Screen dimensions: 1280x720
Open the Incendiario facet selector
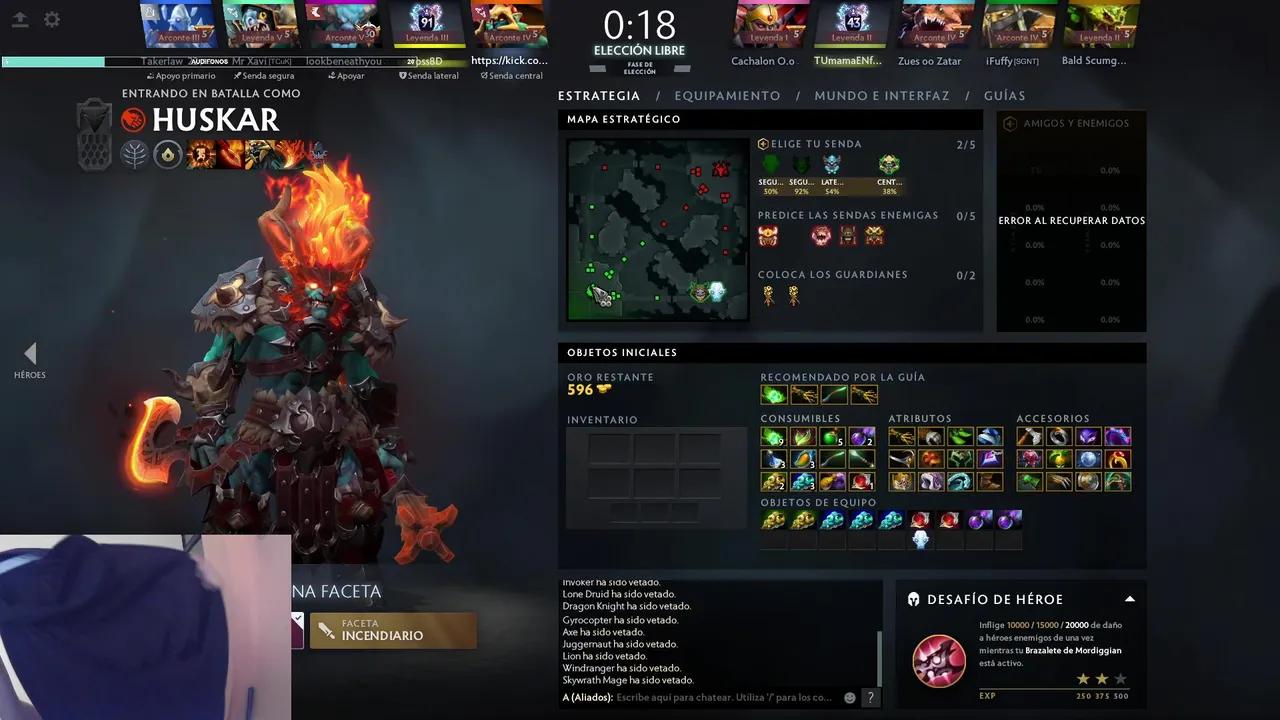pos(393,630)
